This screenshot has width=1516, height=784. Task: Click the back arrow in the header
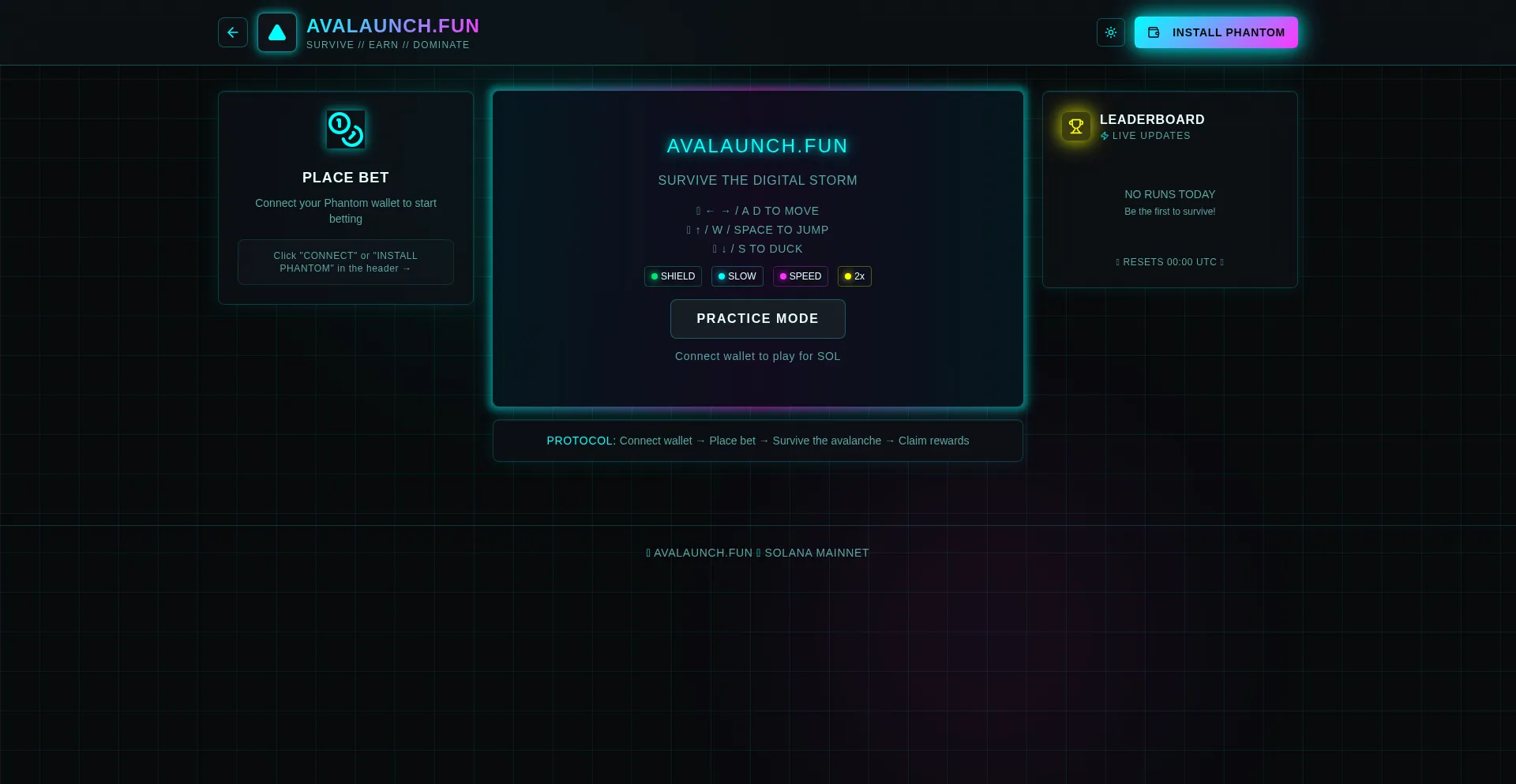coord(232,32)
